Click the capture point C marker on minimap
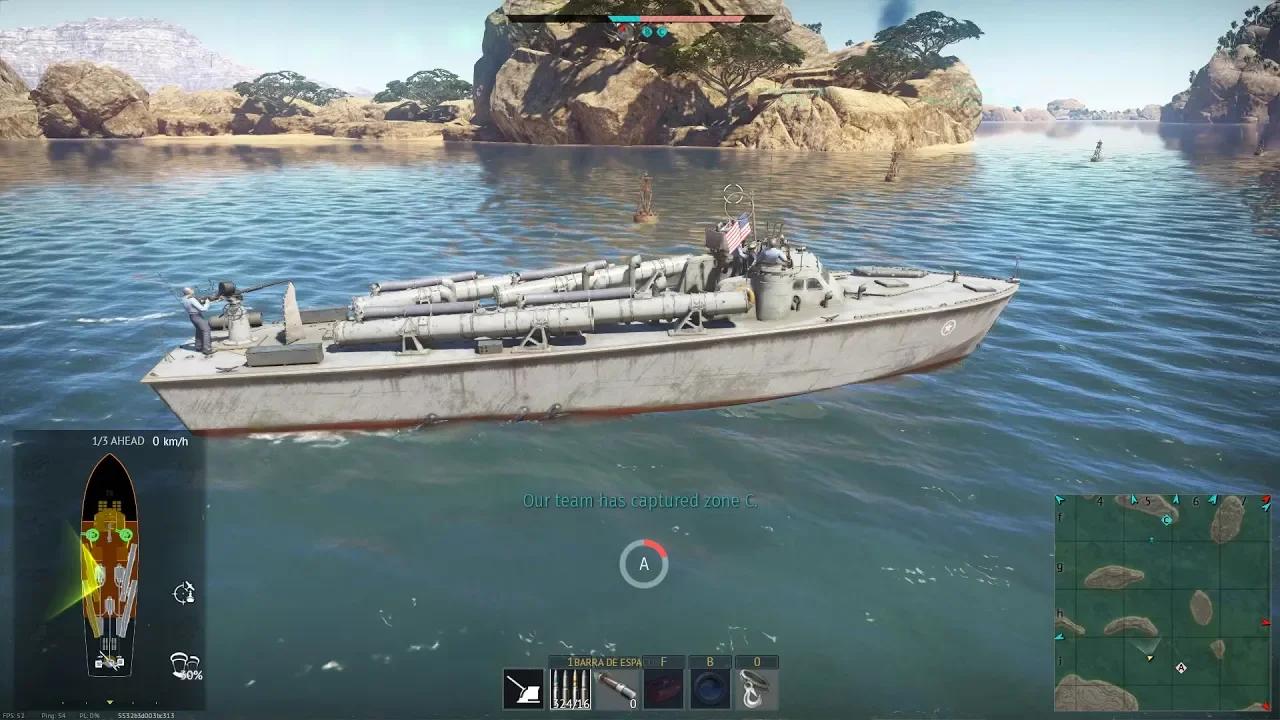The image size is (1280, 720). [1166, 519]
